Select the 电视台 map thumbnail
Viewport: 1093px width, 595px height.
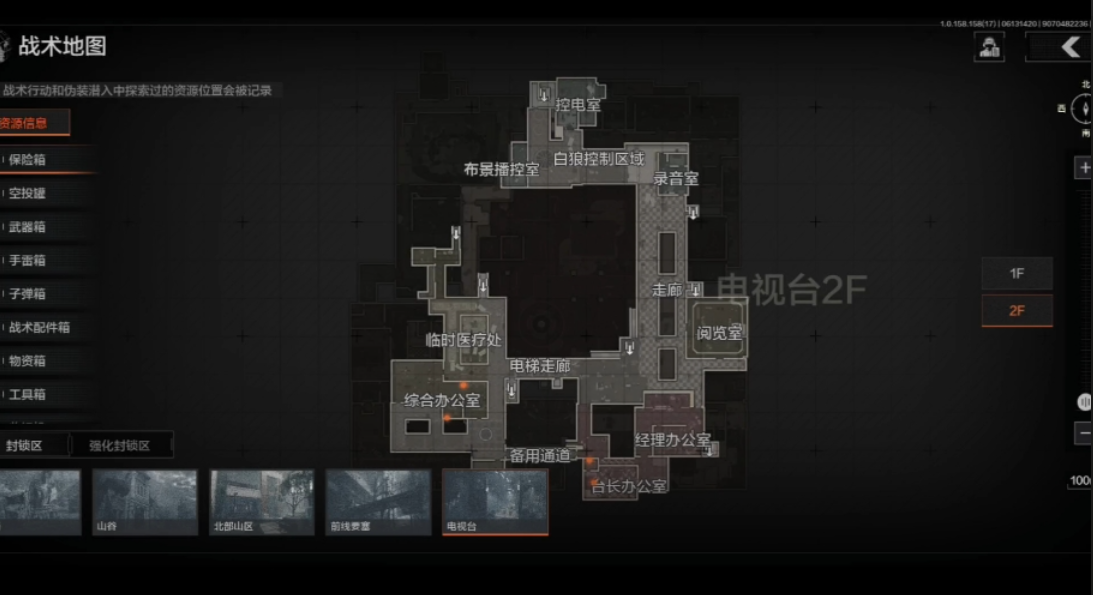coord(495,502)
